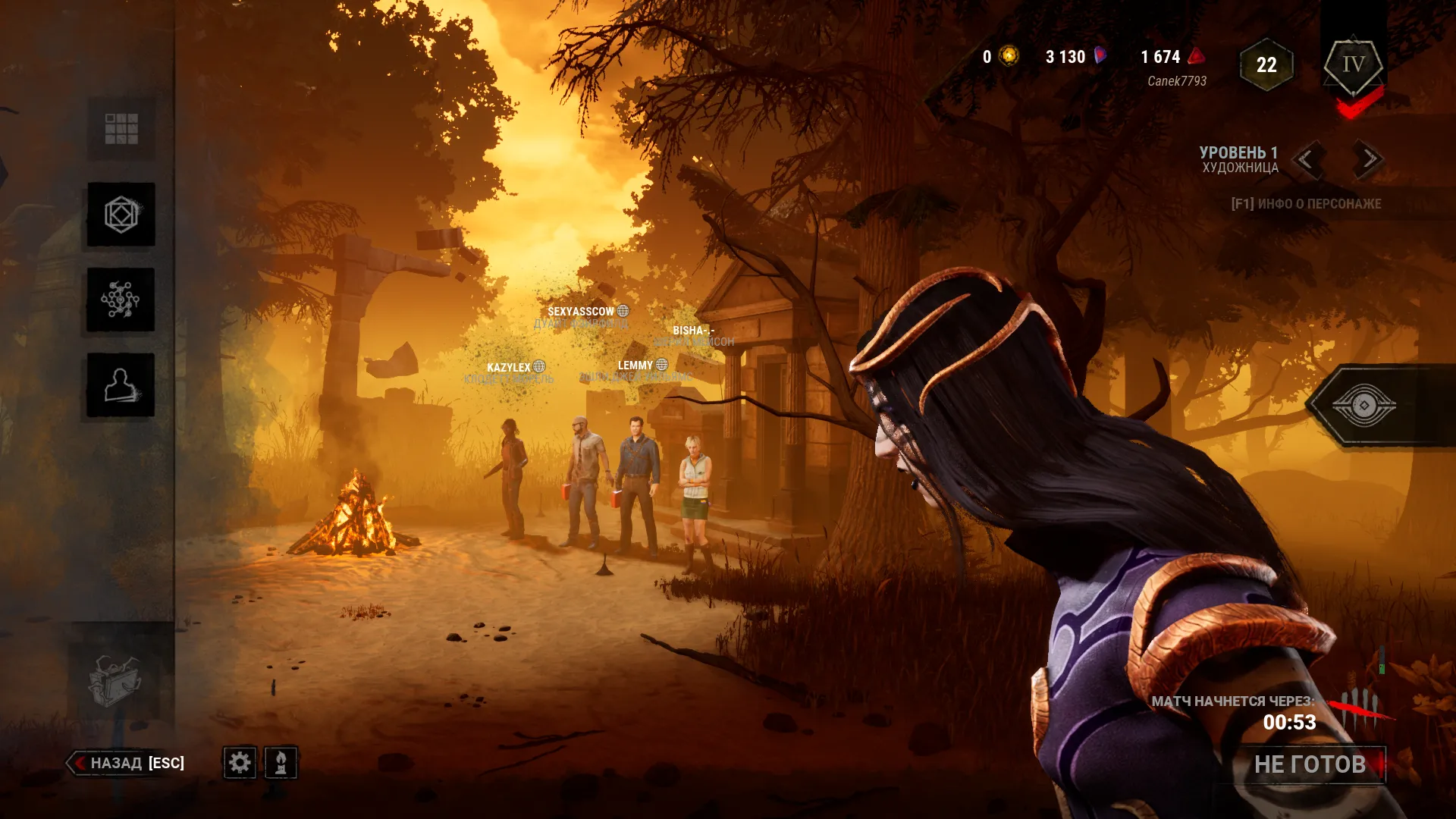Select the LEMMY player nameplate

click(x=635, y=366)
